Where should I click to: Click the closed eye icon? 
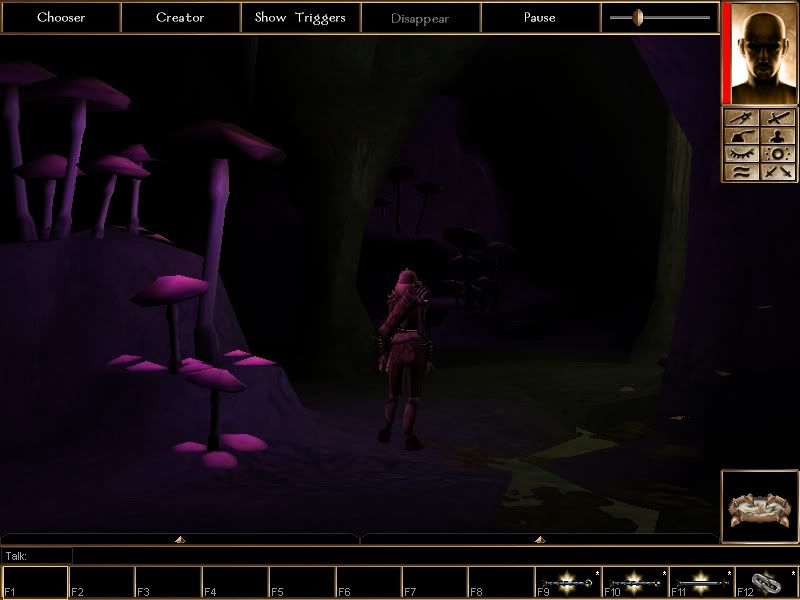pyautogui.click(x=741, y=154)
